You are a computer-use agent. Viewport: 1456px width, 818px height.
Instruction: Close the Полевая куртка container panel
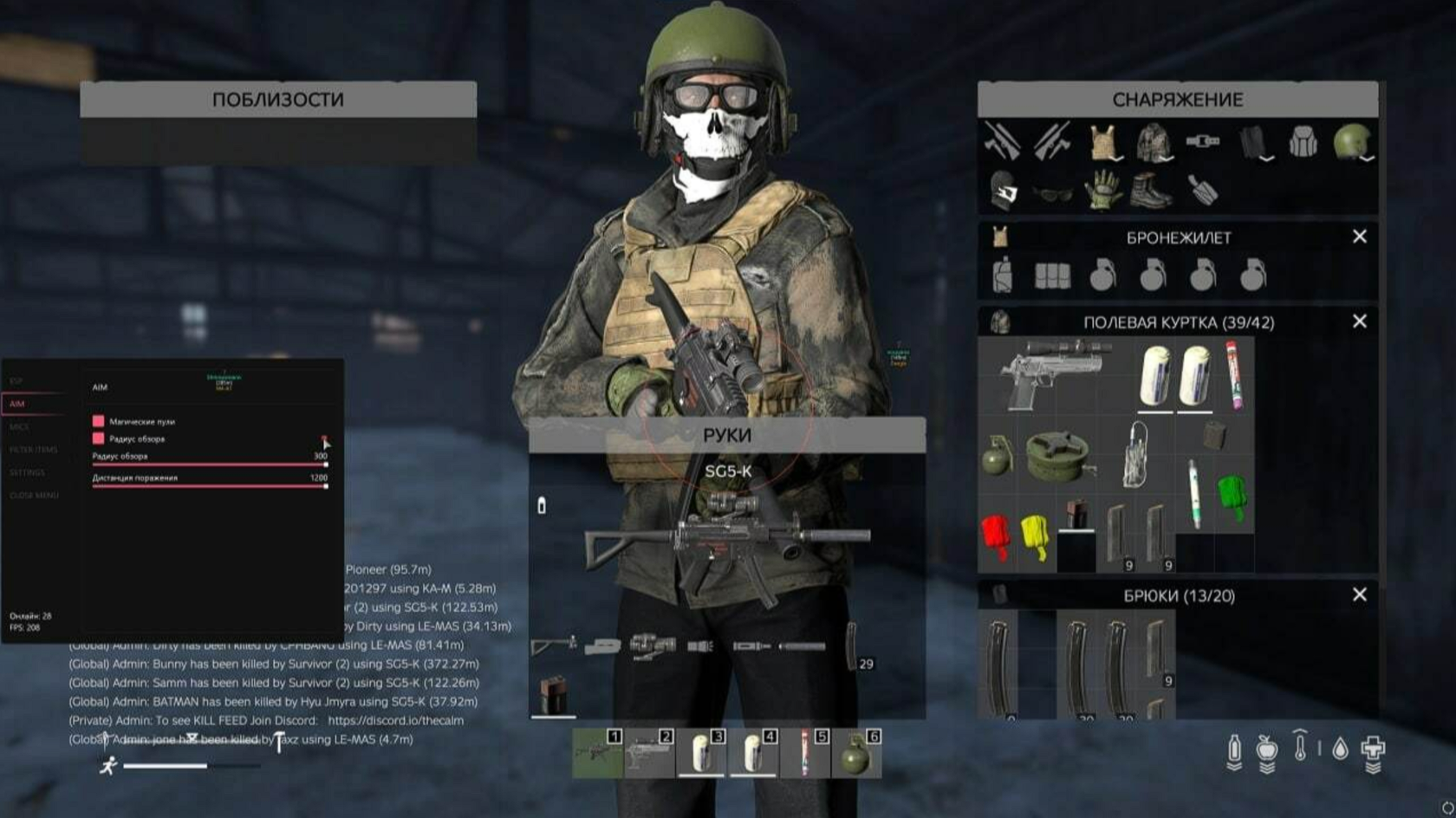[1359, 321]
